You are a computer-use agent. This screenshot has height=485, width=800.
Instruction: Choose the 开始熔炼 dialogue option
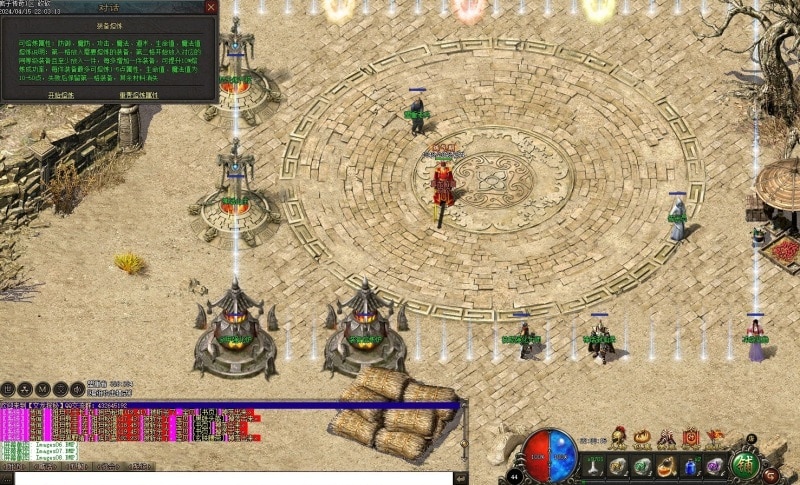click(x=61, y=94)
